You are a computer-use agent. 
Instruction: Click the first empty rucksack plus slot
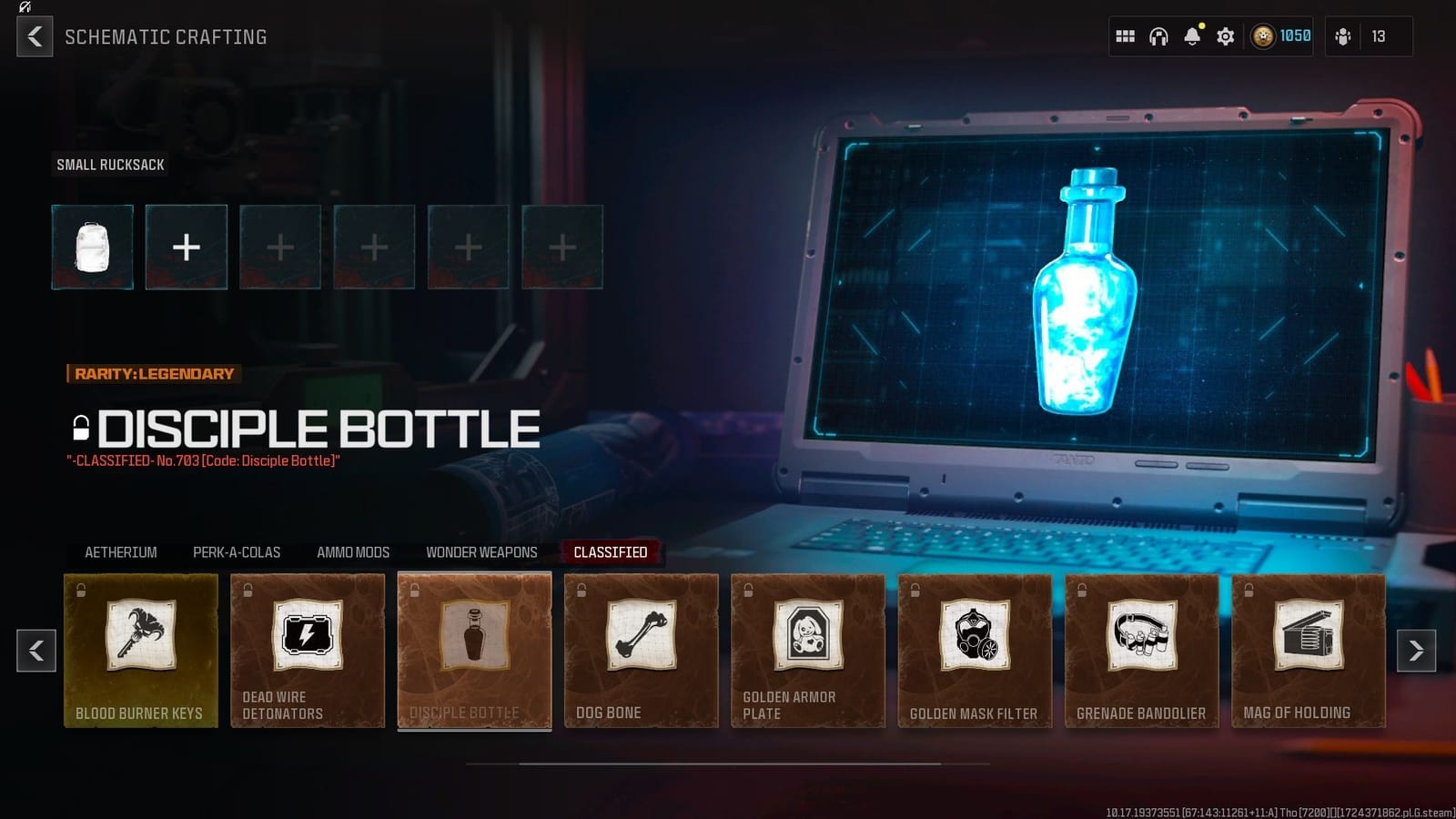click(186, 248)
